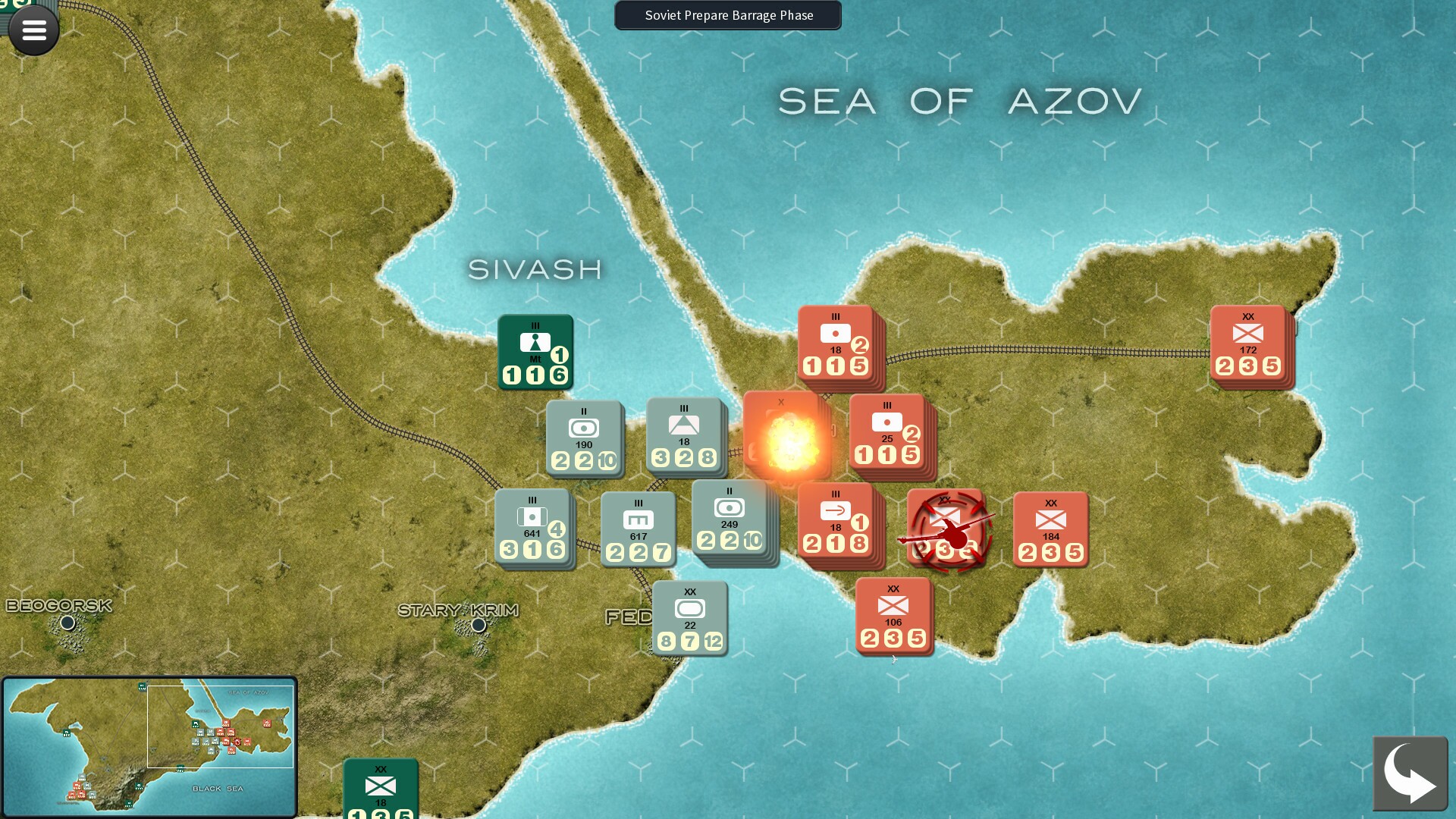Viewport: 1456px width, 819px height.
Task: Click the Soviet Prepare Barrage Phase banner
Action: pyautogui.click(x=727, y=15)
